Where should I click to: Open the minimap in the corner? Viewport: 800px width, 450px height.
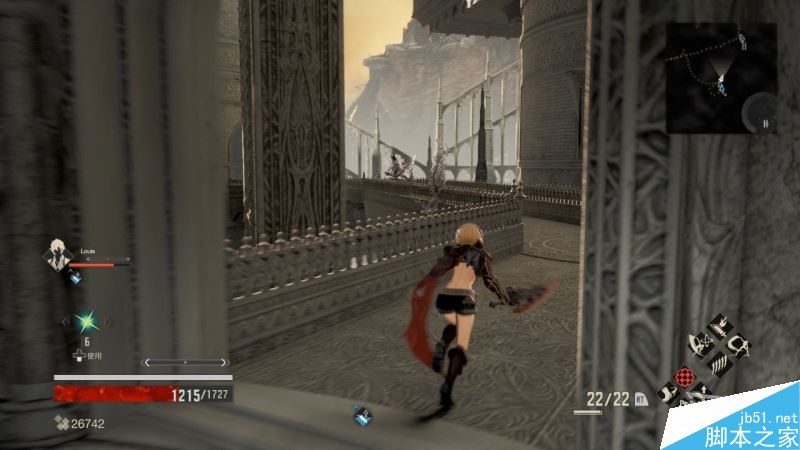pos(720,76)
